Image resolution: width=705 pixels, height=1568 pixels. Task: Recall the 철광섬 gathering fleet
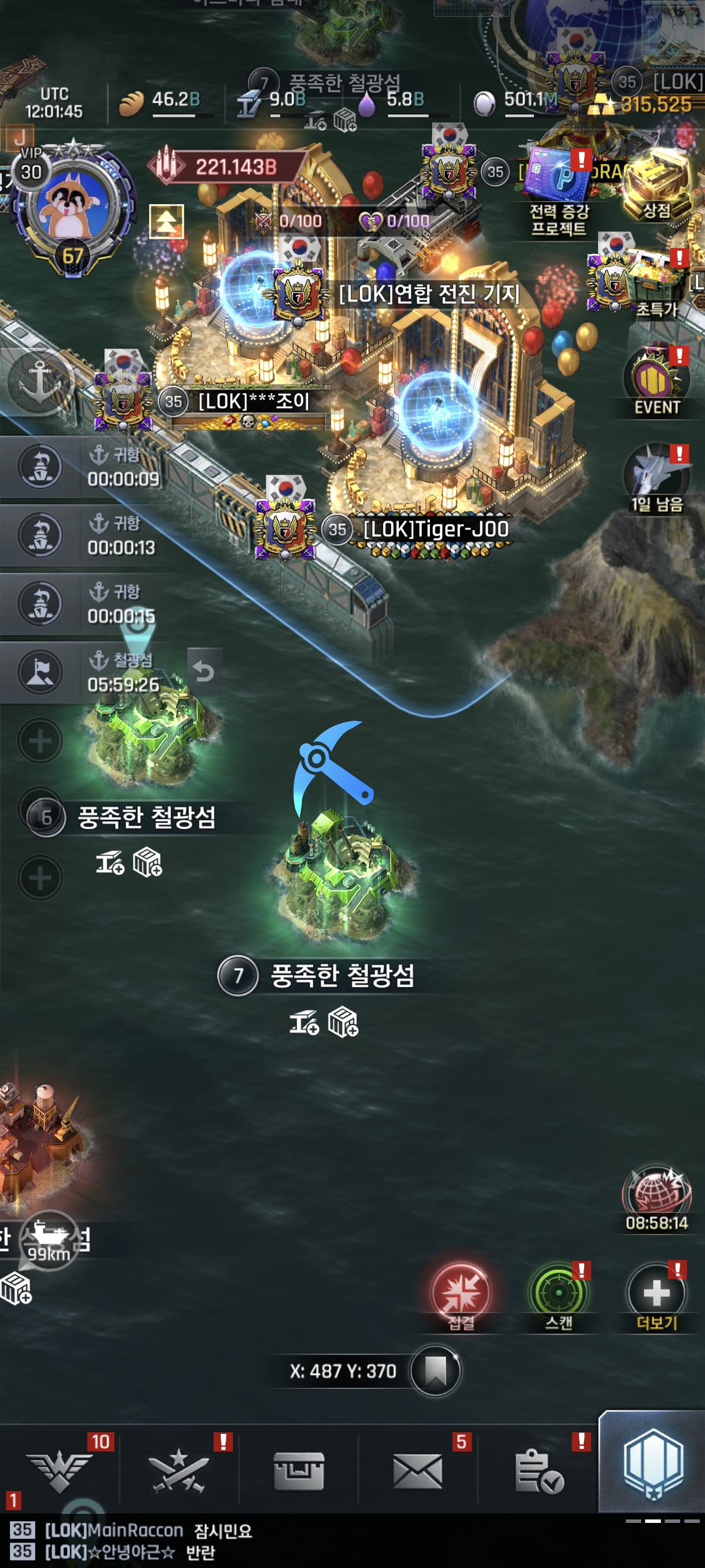tap(204, 671)
